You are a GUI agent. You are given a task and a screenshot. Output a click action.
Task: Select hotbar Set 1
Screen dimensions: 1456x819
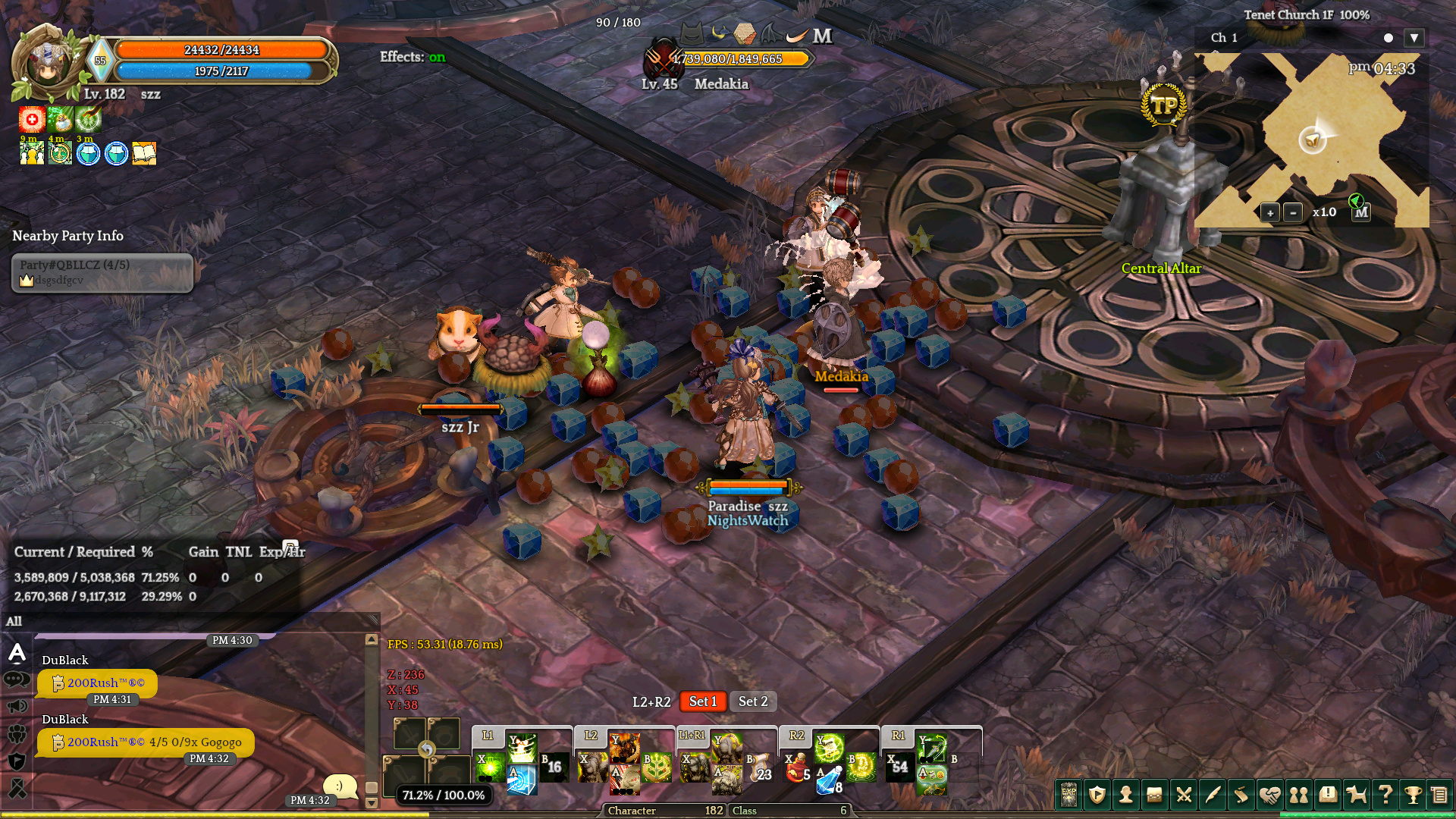[702, 701]
